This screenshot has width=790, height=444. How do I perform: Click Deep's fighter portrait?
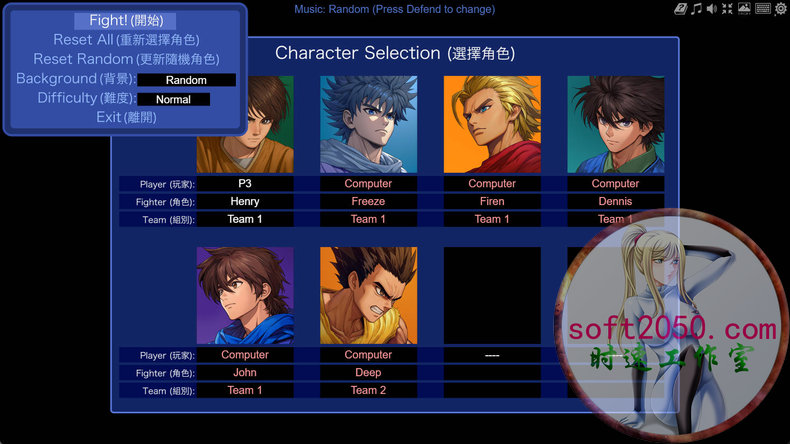point(368,296)
